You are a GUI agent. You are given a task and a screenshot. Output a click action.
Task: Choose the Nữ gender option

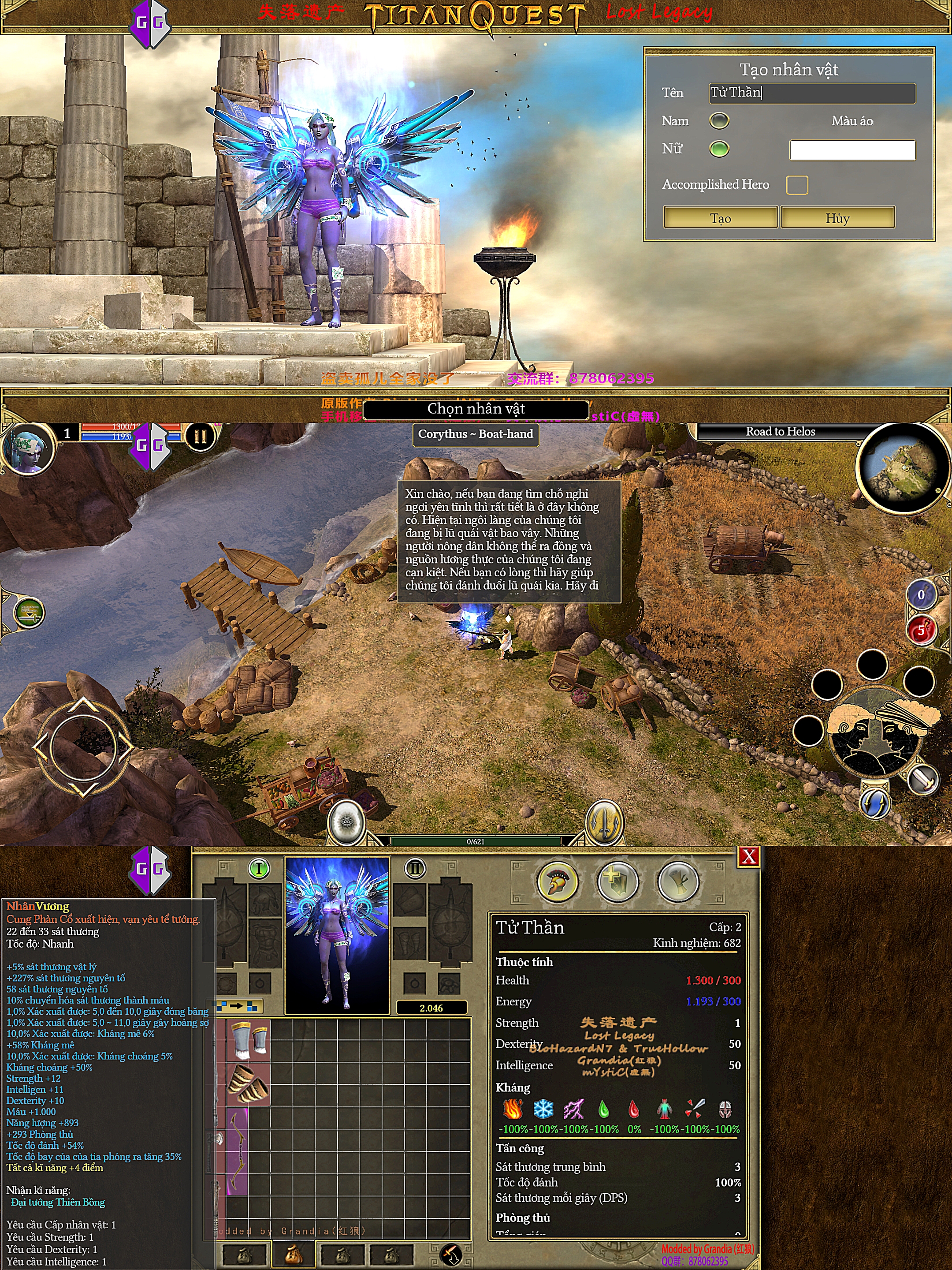click(x=719, y=149)
